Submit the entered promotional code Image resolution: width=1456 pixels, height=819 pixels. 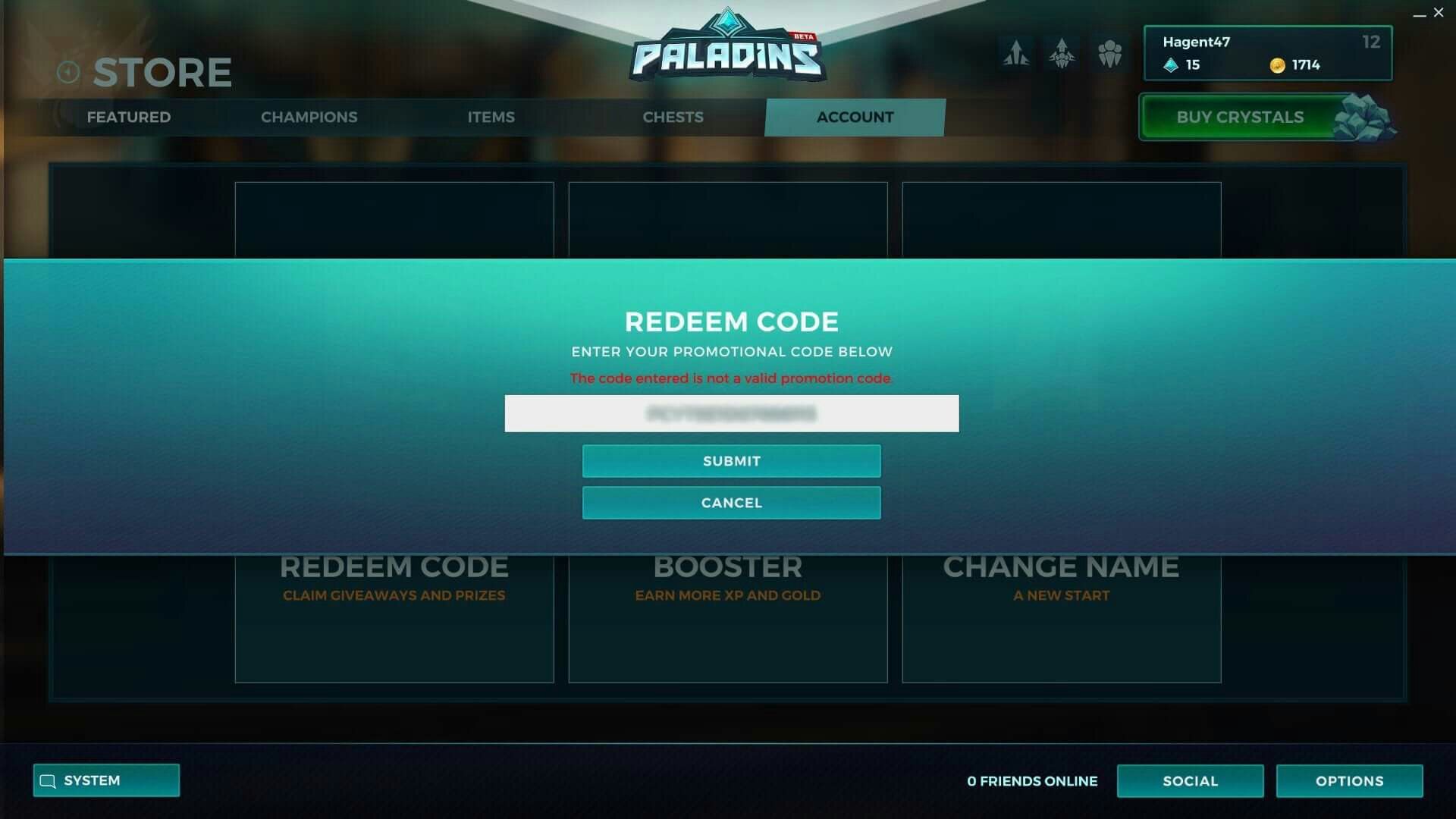tap(730, 460)
